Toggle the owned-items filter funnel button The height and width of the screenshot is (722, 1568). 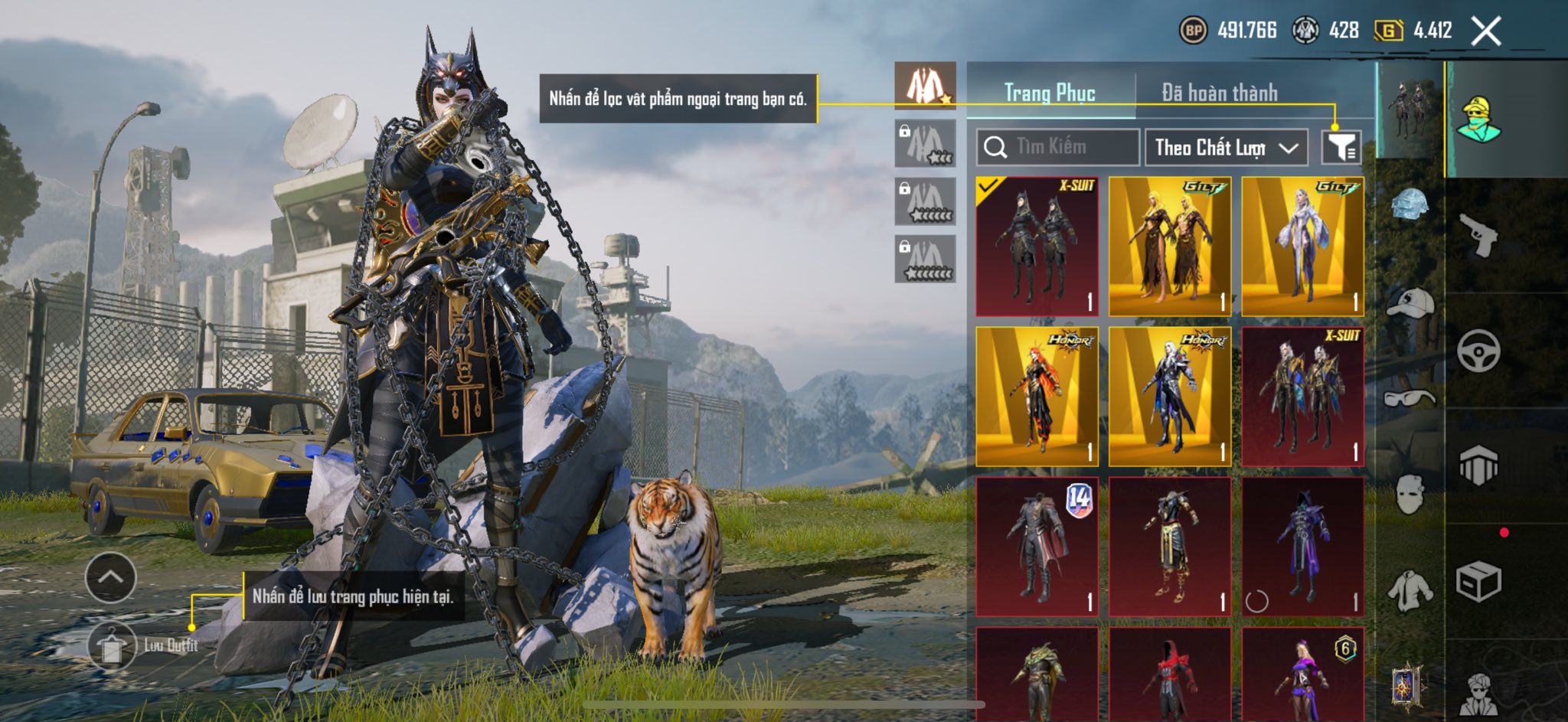click(x=1341, y=147)
